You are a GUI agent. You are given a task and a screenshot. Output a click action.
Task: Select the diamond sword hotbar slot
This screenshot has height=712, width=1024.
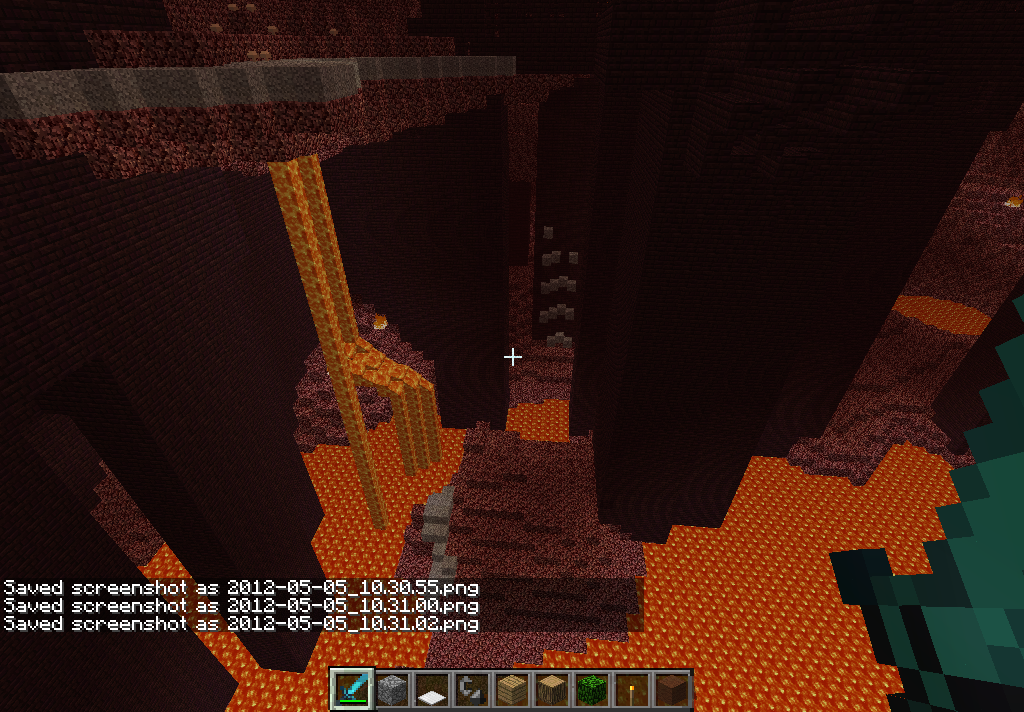[352, 690]
